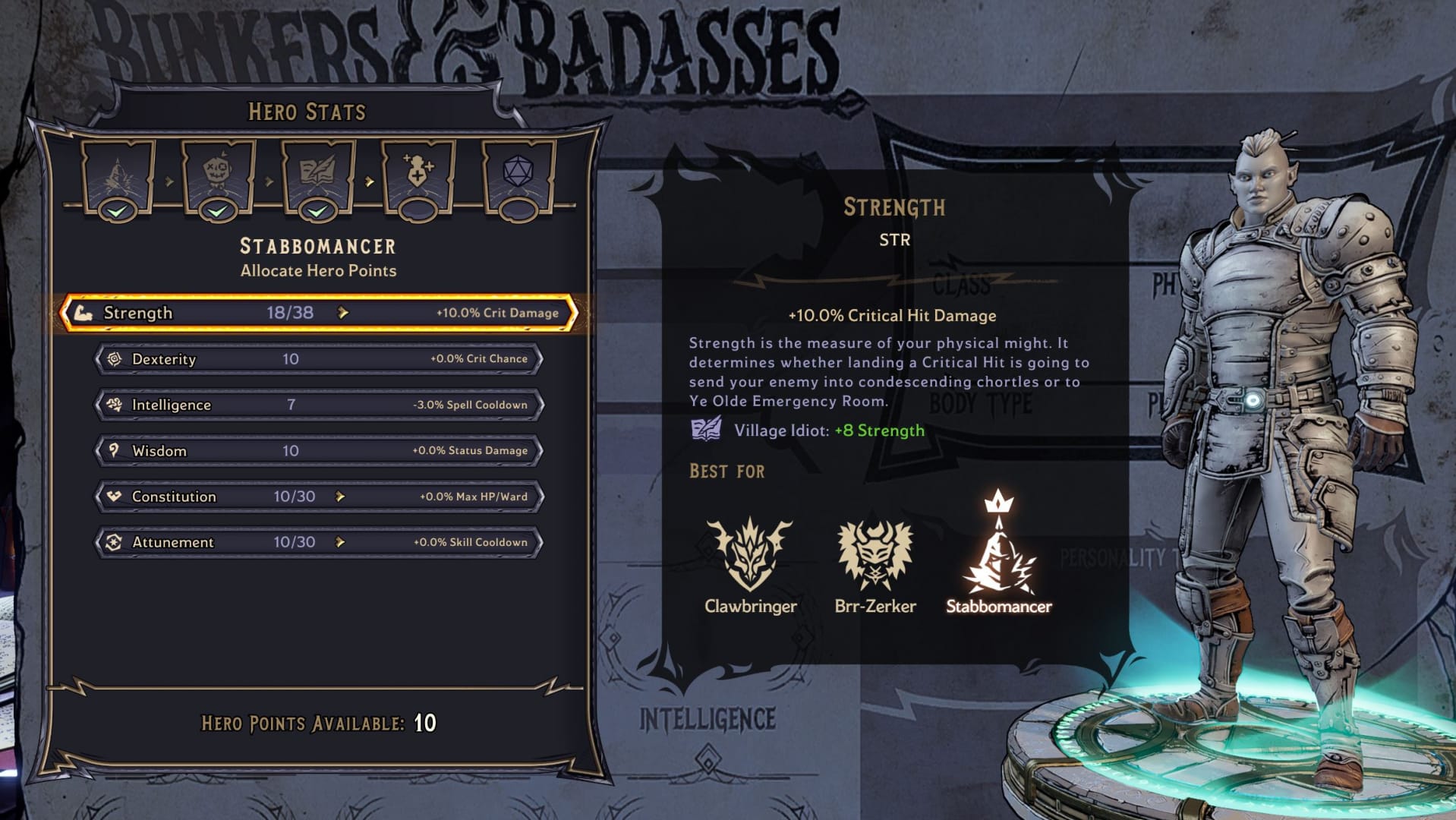Image resolution: width=1456 pixels, height=820 pixels.
Task: Increase Strength with its arrow
Action: pyautogui.click(x=343, y=313)
